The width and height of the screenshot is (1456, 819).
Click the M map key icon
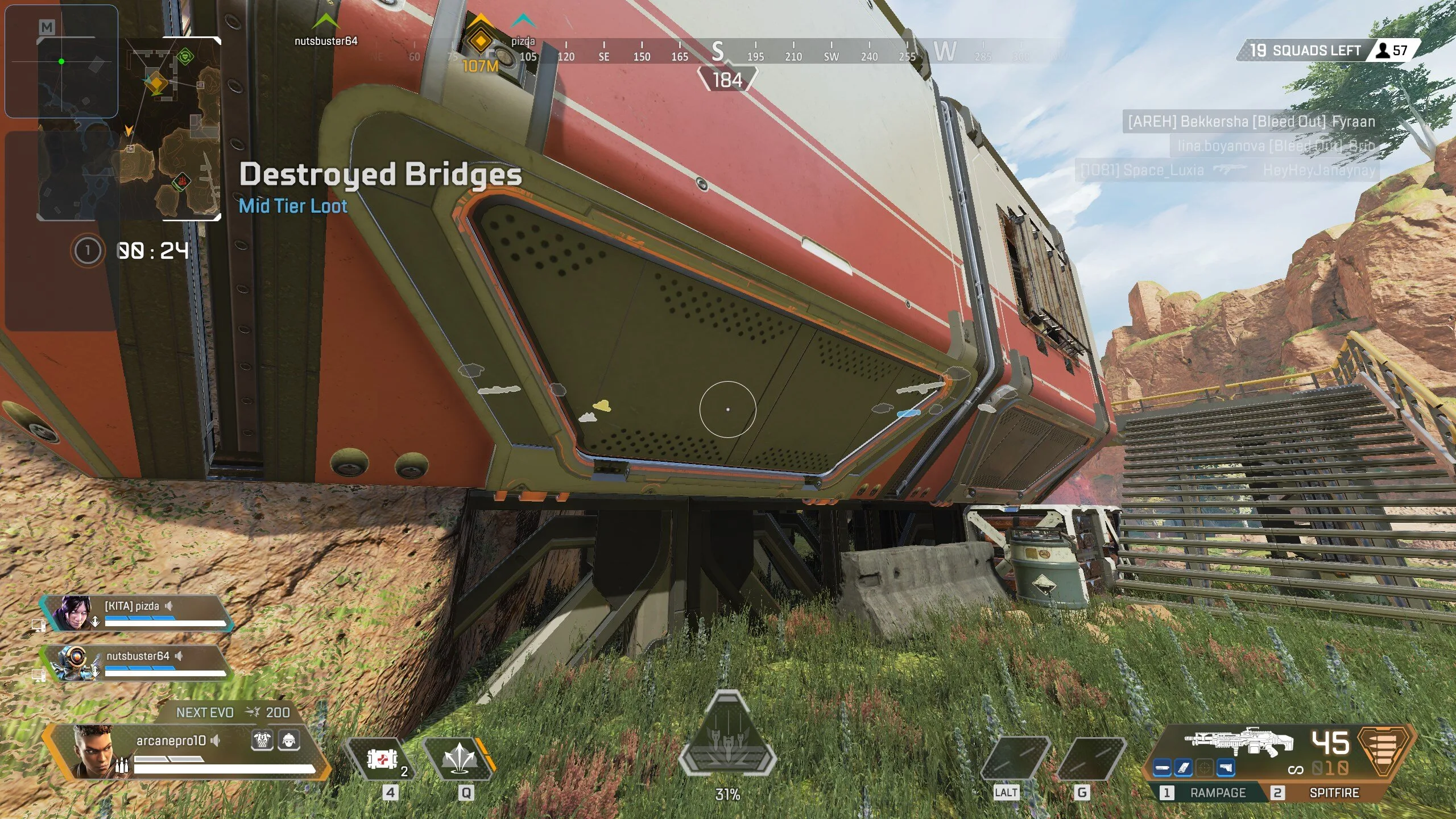pos(47,27)
